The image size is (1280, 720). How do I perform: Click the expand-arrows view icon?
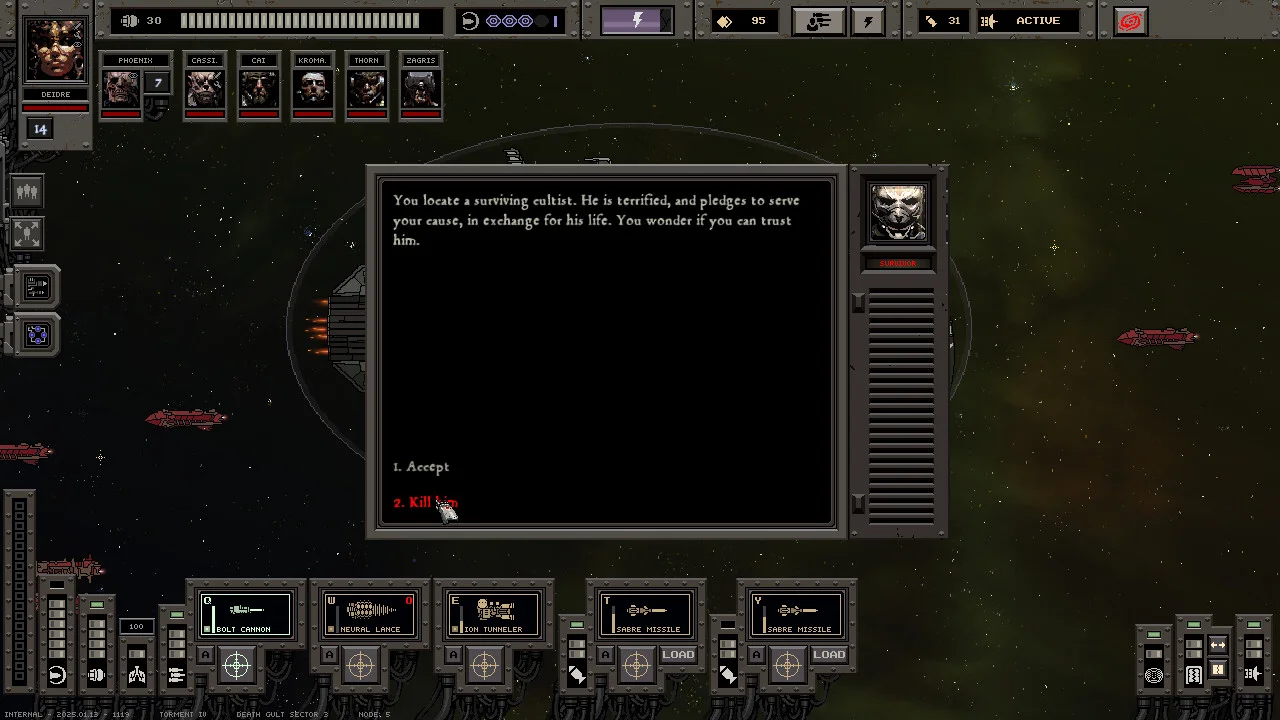tap(27, 234)
